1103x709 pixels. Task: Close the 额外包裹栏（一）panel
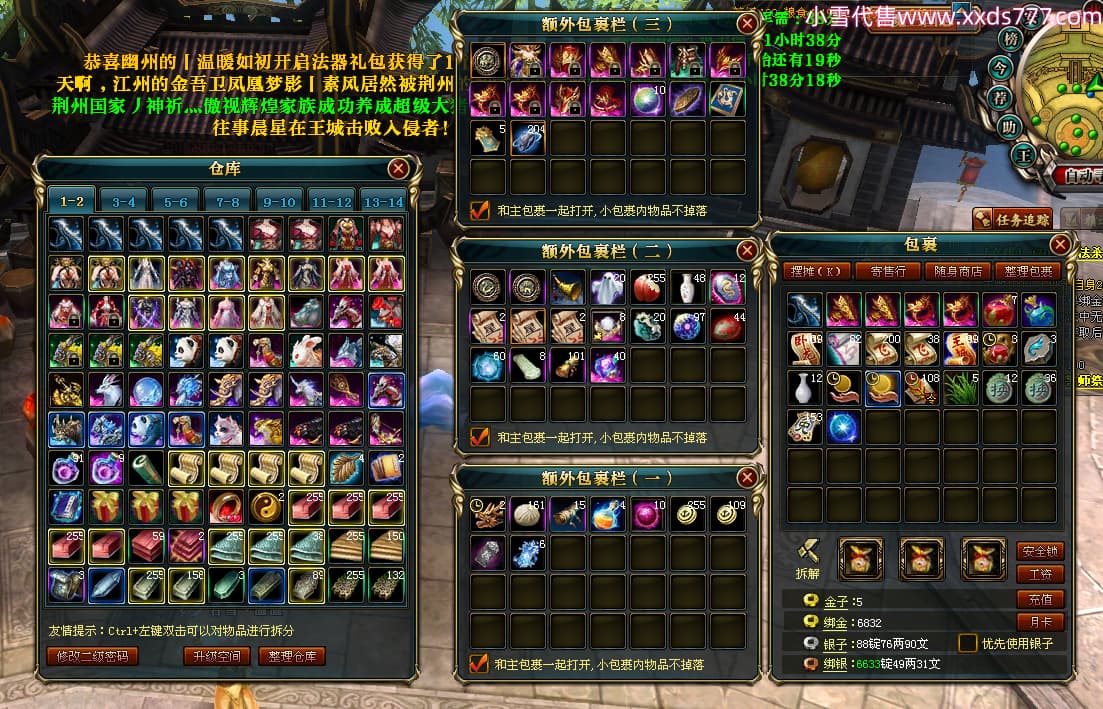tap(747, 478)
